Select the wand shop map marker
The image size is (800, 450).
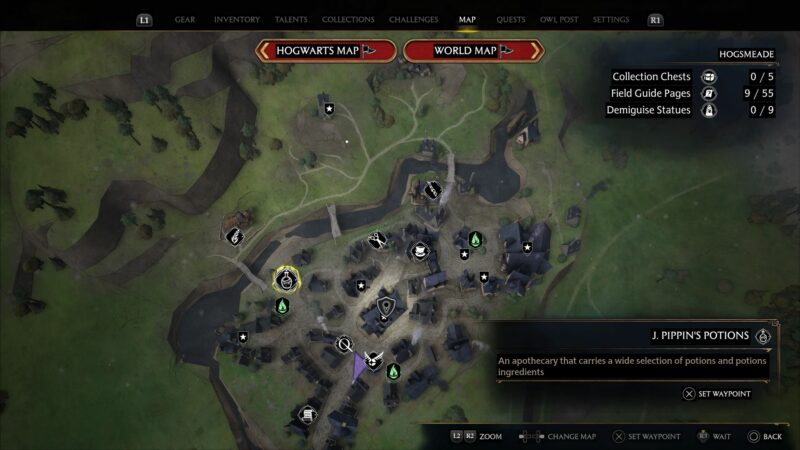(432, 188)
